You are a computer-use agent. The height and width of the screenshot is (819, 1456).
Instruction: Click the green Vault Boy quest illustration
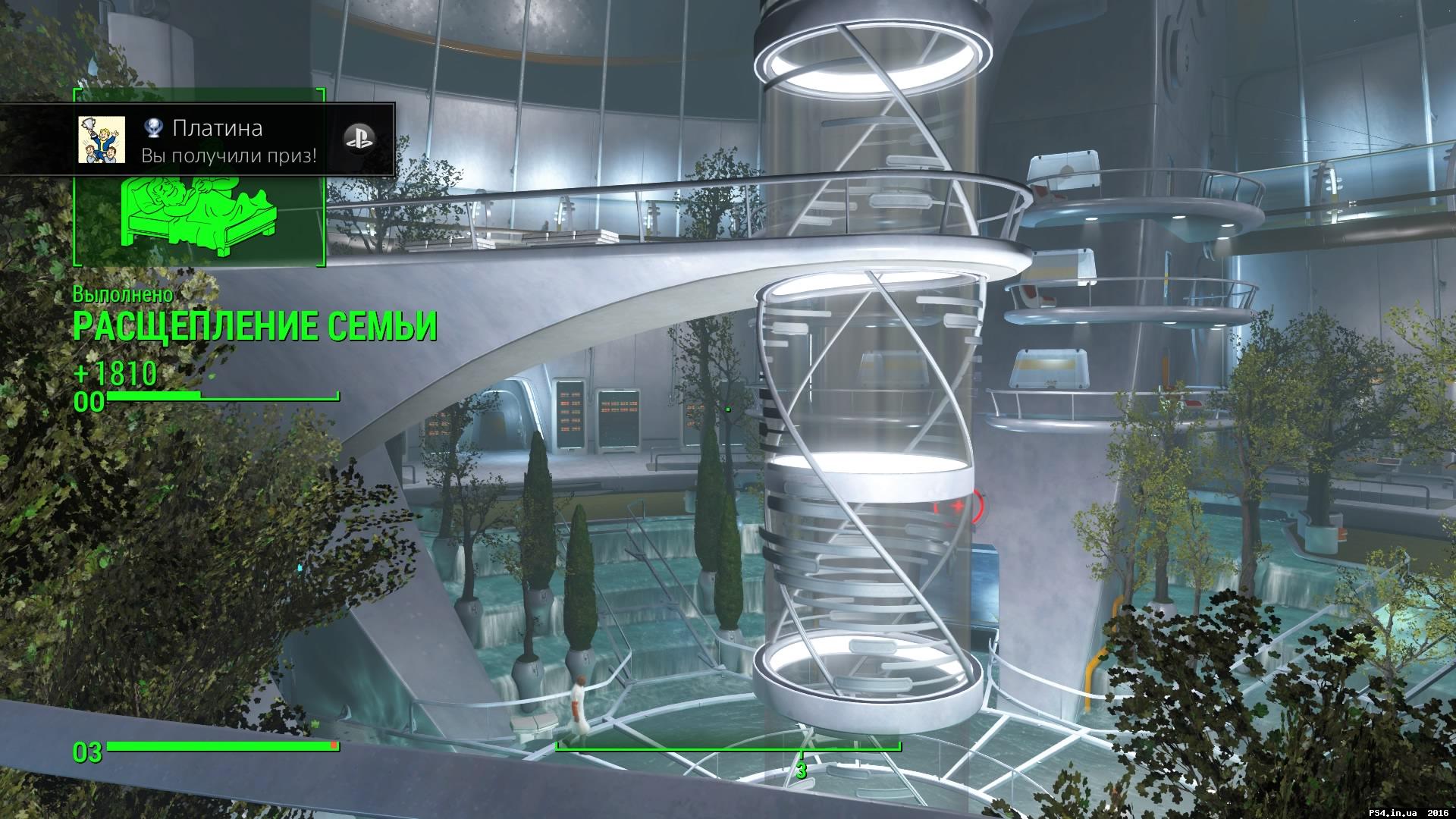point(200,216)
